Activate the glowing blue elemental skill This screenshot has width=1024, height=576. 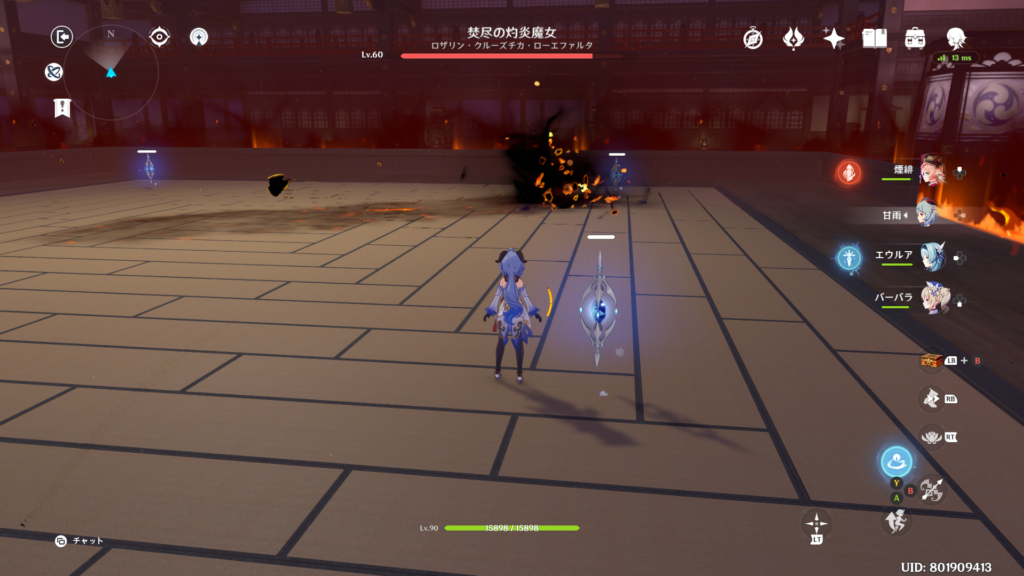point(895,462)
